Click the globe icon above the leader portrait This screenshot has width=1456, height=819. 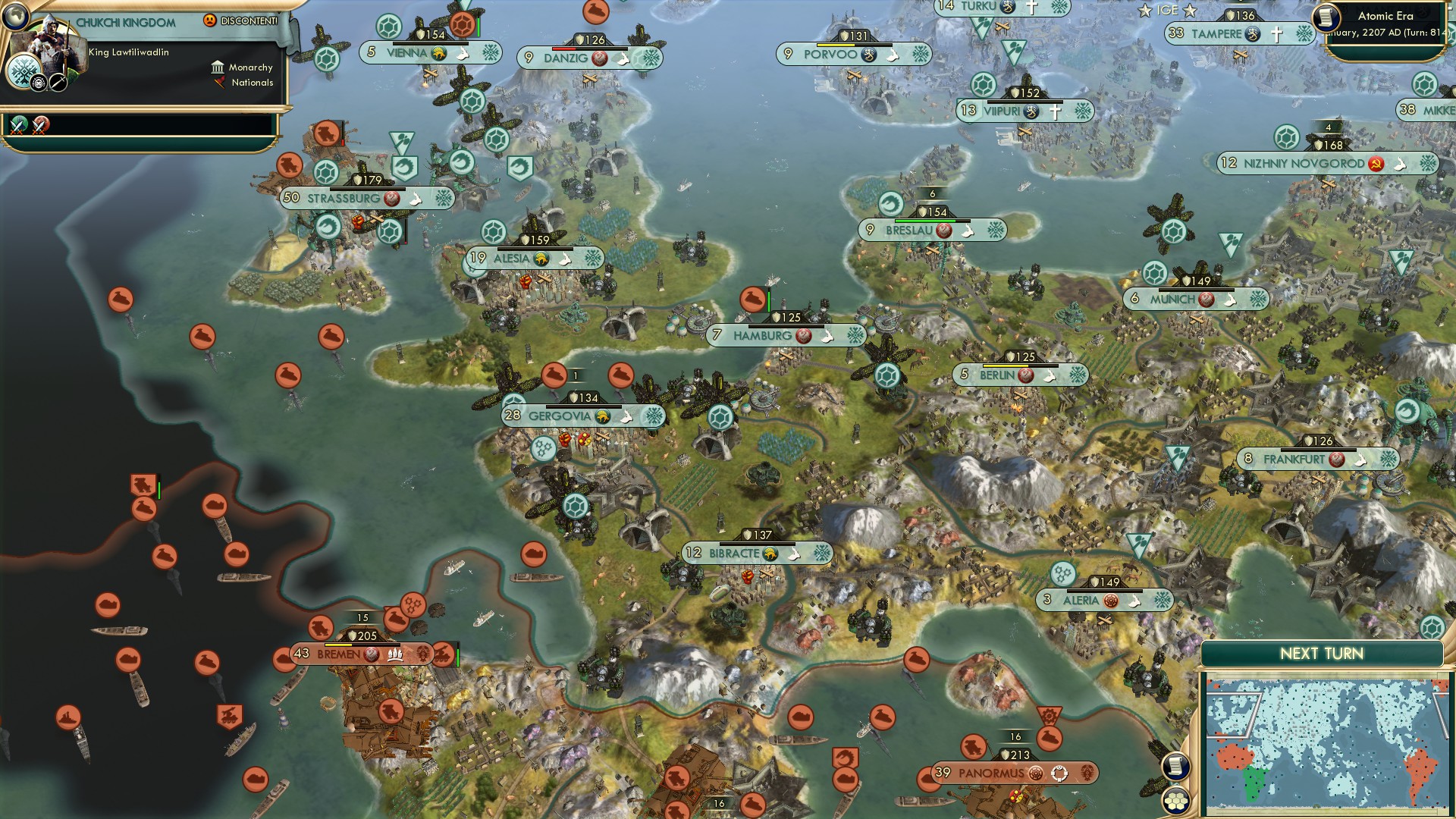pyautogui.click(x=15, y=14)
